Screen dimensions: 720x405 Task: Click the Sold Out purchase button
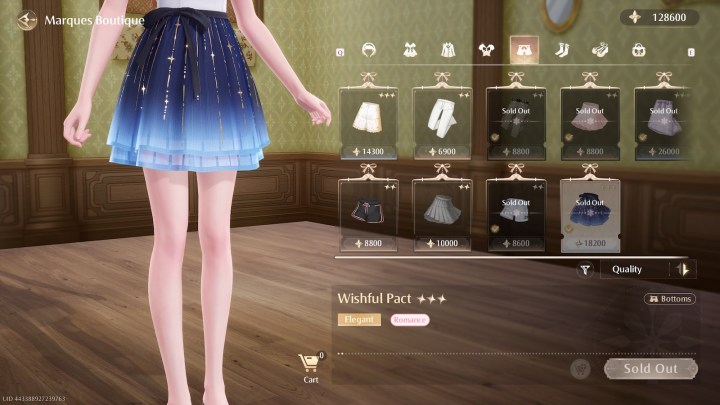pyautogui.click(x=650, y=368)
